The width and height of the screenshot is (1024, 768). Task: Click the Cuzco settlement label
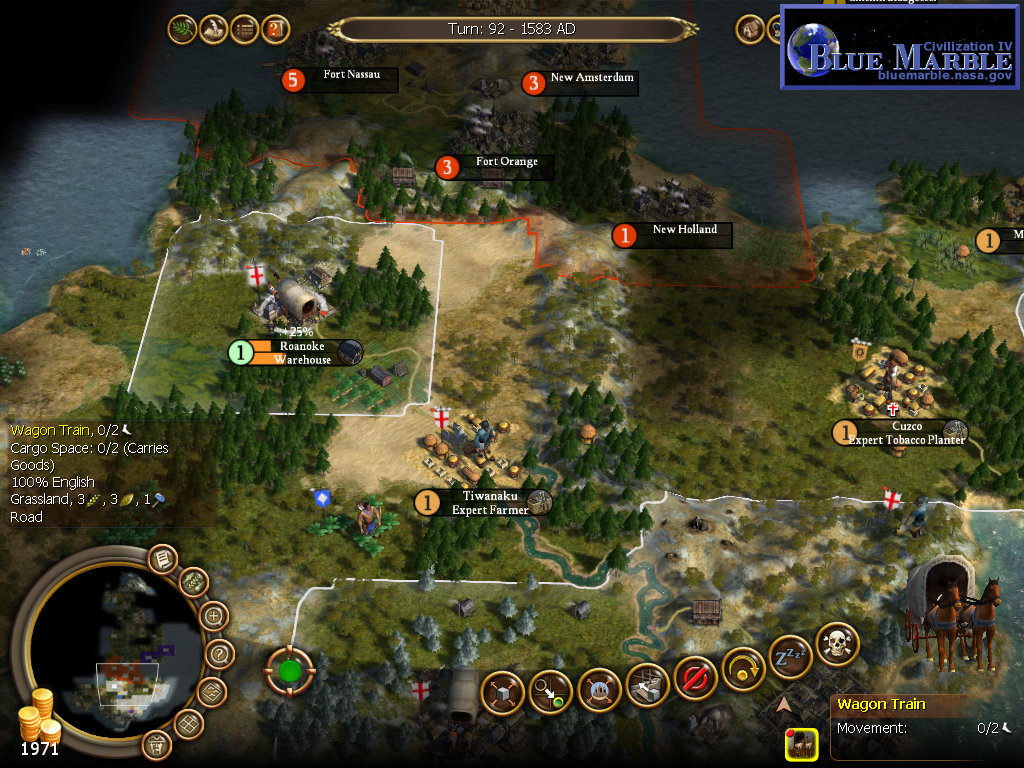[x=900, y=432]
